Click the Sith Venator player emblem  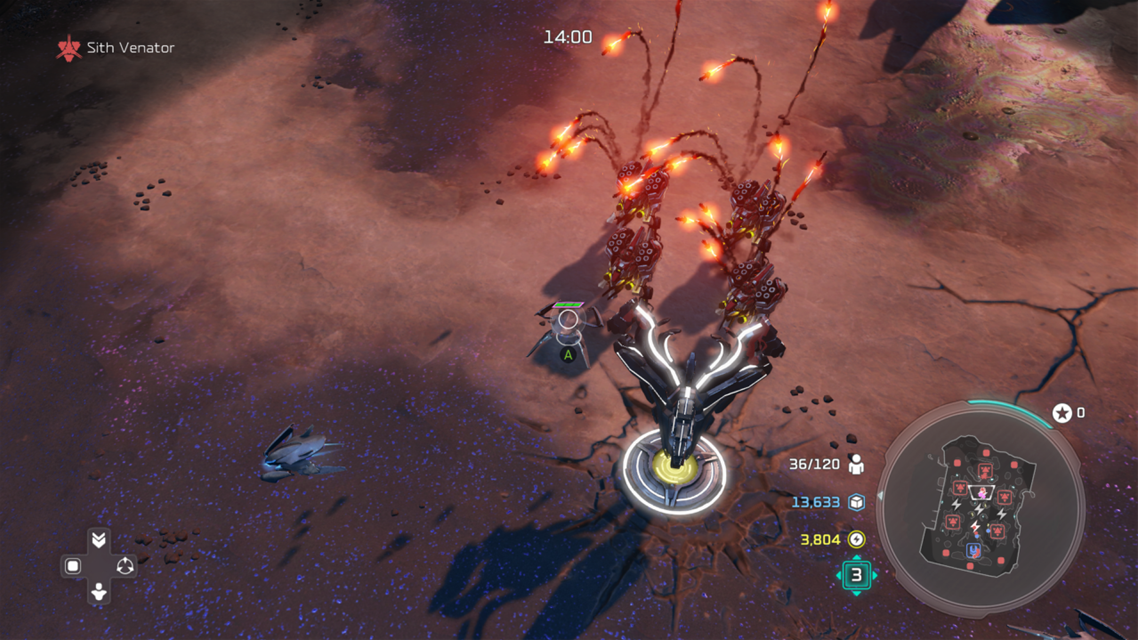click(x=68, y=48)
